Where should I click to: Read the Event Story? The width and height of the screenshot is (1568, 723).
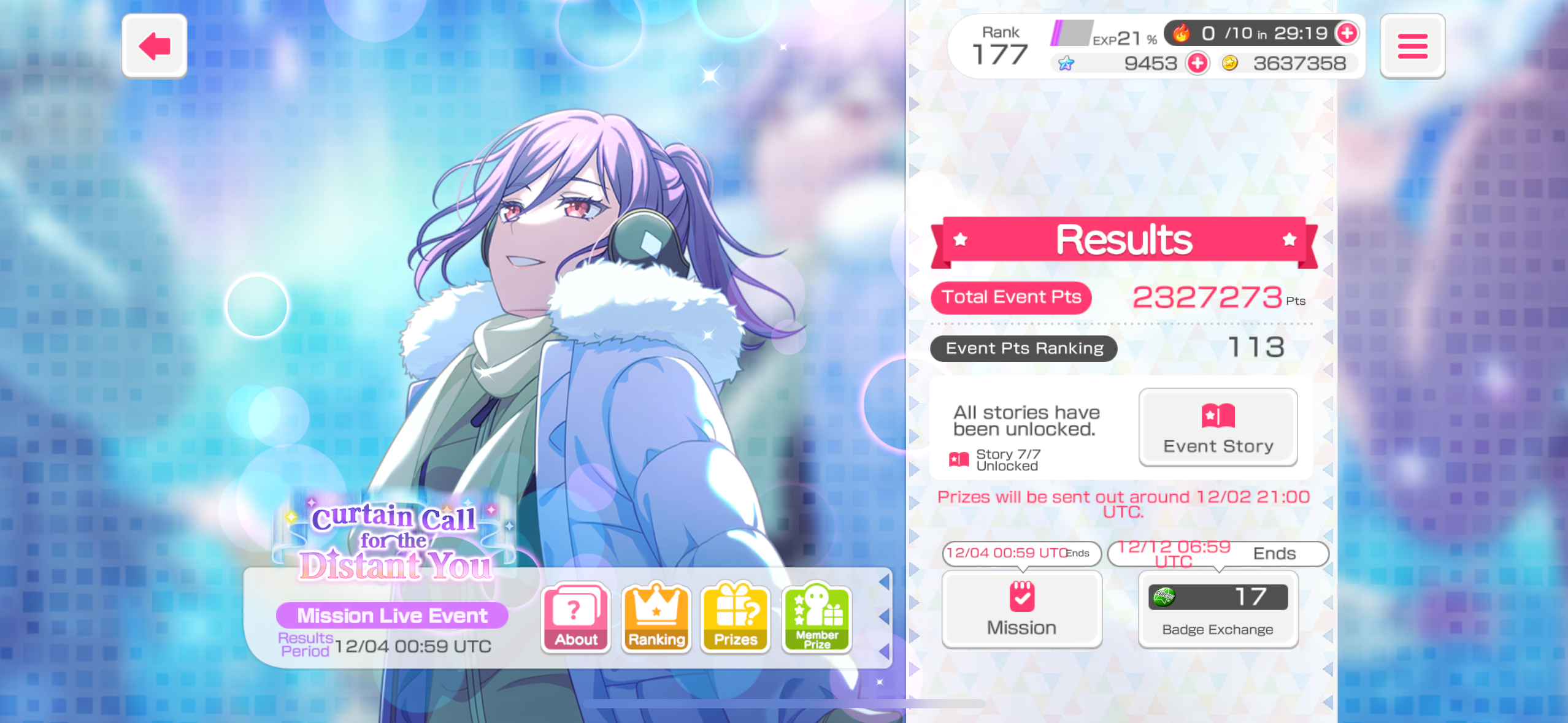tap(1218, 427)
